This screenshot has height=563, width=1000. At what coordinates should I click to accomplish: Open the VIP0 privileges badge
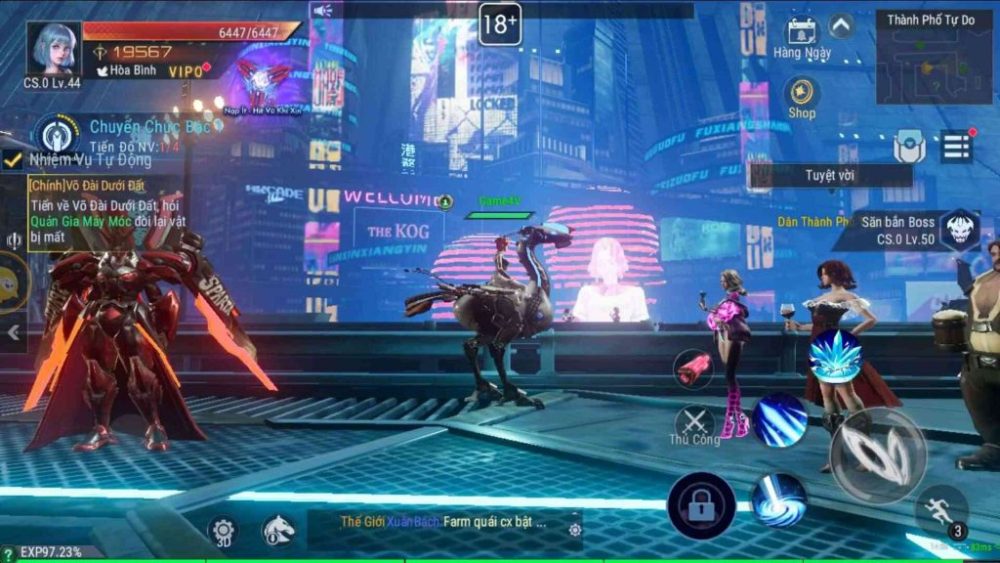[x=186, y=72]
